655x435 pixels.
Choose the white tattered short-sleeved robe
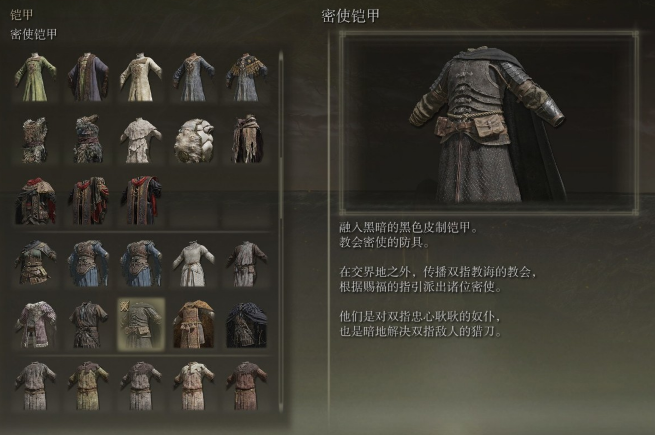pyautogui.click(x=141, y=139)
